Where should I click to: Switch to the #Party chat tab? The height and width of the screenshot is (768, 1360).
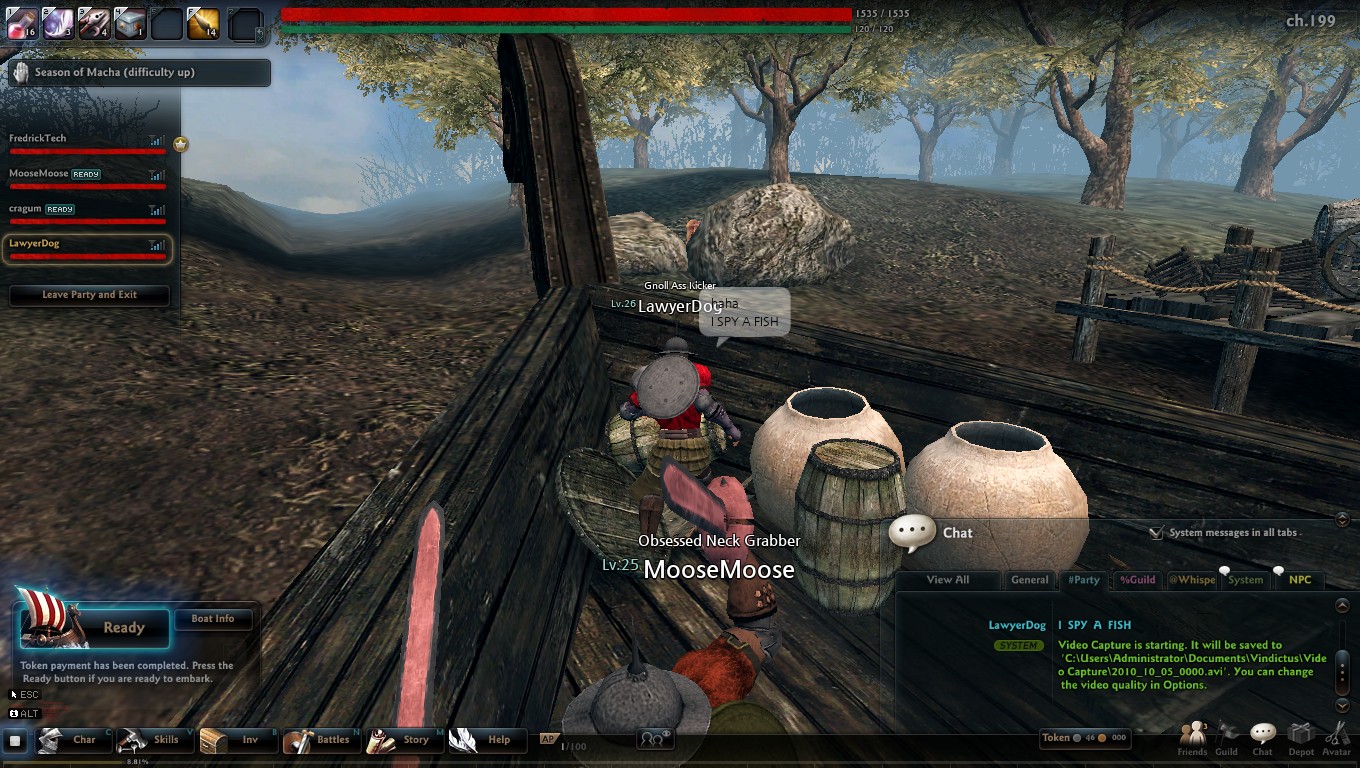[1083, 580]
